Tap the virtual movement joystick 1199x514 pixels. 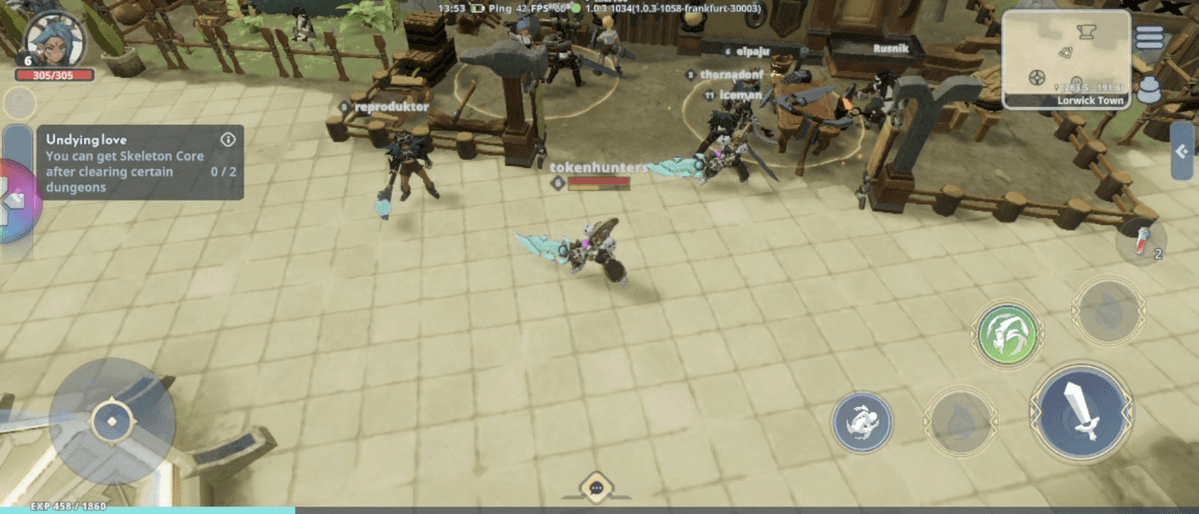pos(112,421)
